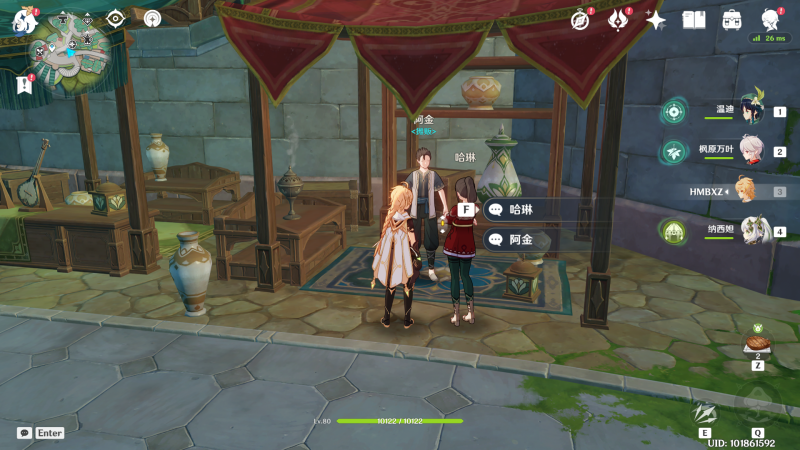800x450 pixels.
Task: Switch to party member 纳西妲
Action: pos(750,231)
